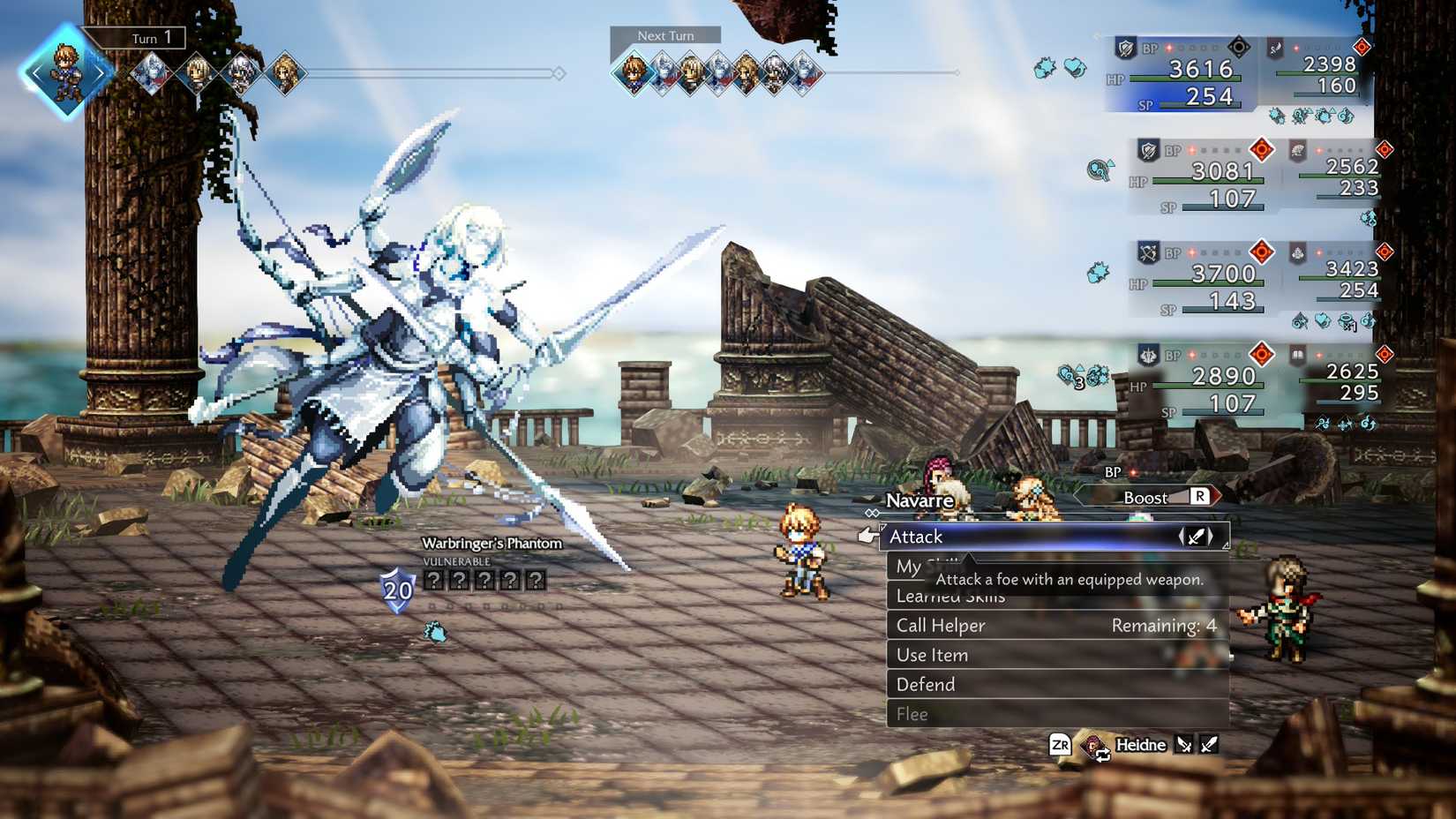Click the sword weapon icon beside the 2398 HP bar
This screenshot has height=819, width=1456.
pos(1274,50)
